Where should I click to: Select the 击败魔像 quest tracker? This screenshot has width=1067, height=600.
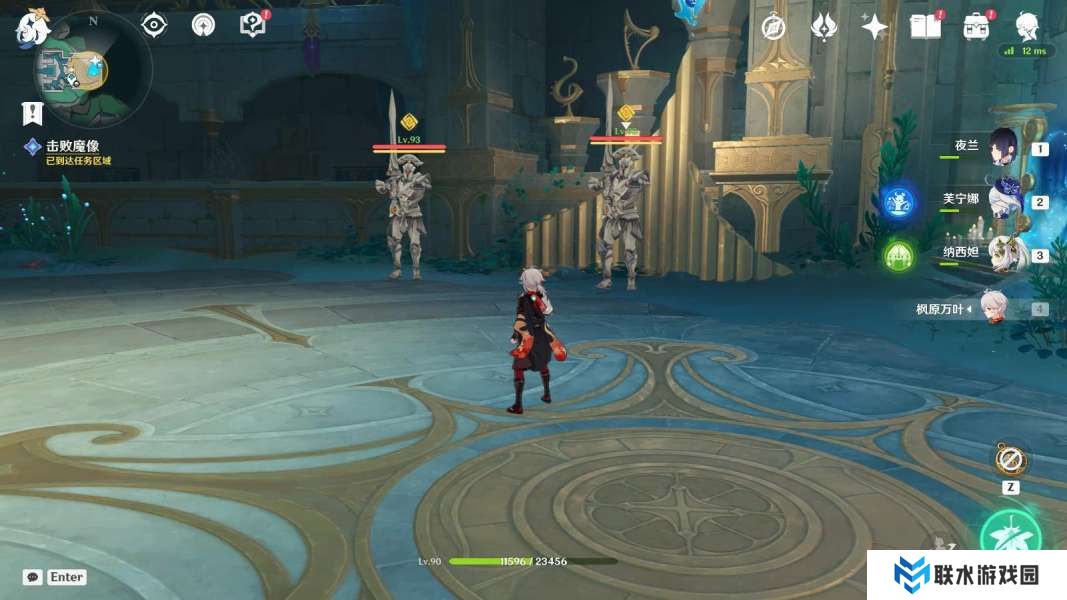pyautogui.click(x=72, y=146)
